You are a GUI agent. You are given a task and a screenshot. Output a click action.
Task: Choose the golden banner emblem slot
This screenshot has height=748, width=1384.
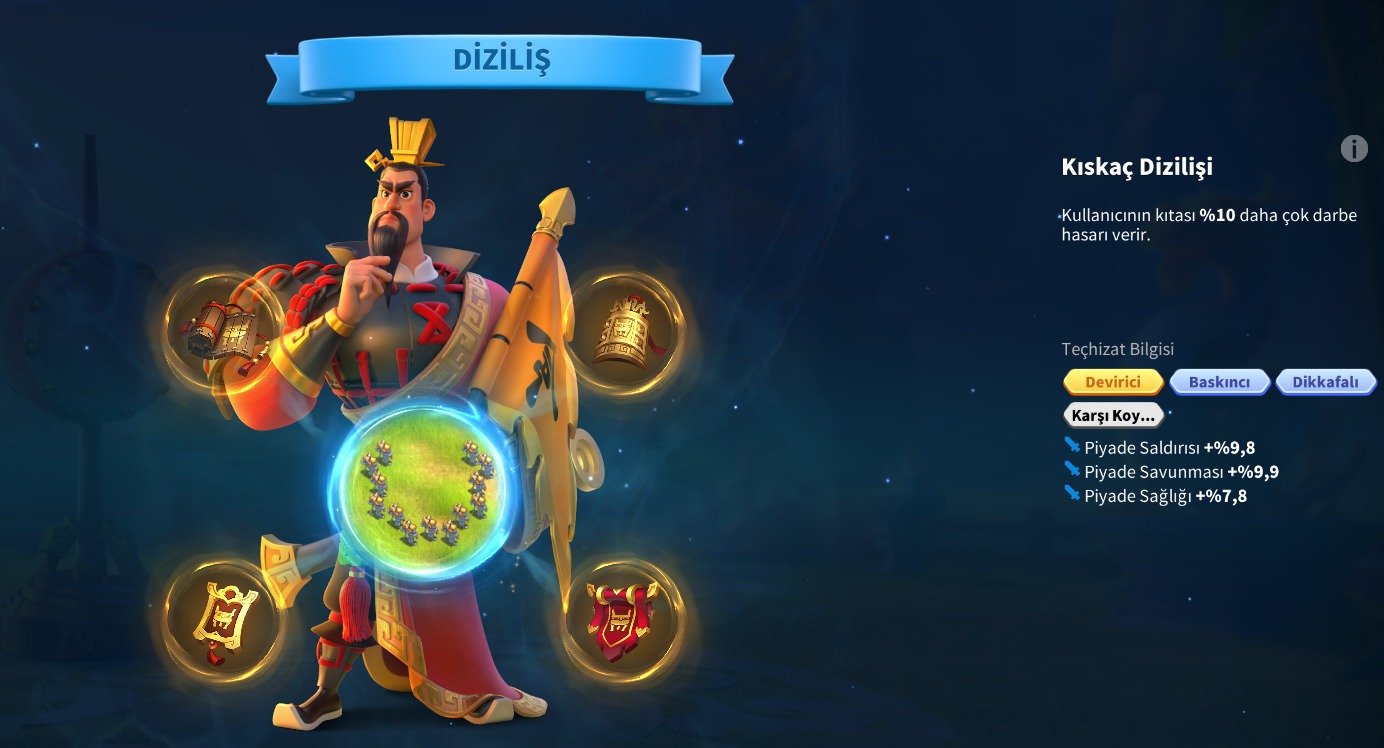point(223,618)
